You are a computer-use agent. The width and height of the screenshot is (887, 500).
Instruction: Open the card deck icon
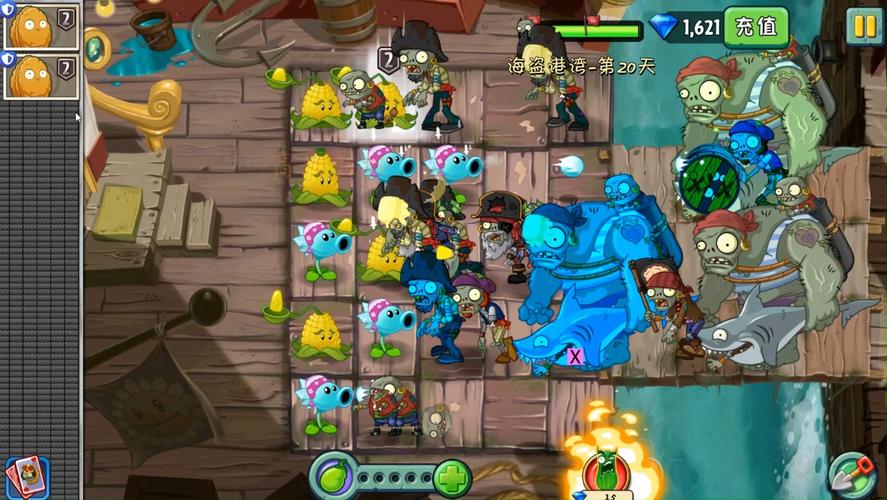(25, 475)
